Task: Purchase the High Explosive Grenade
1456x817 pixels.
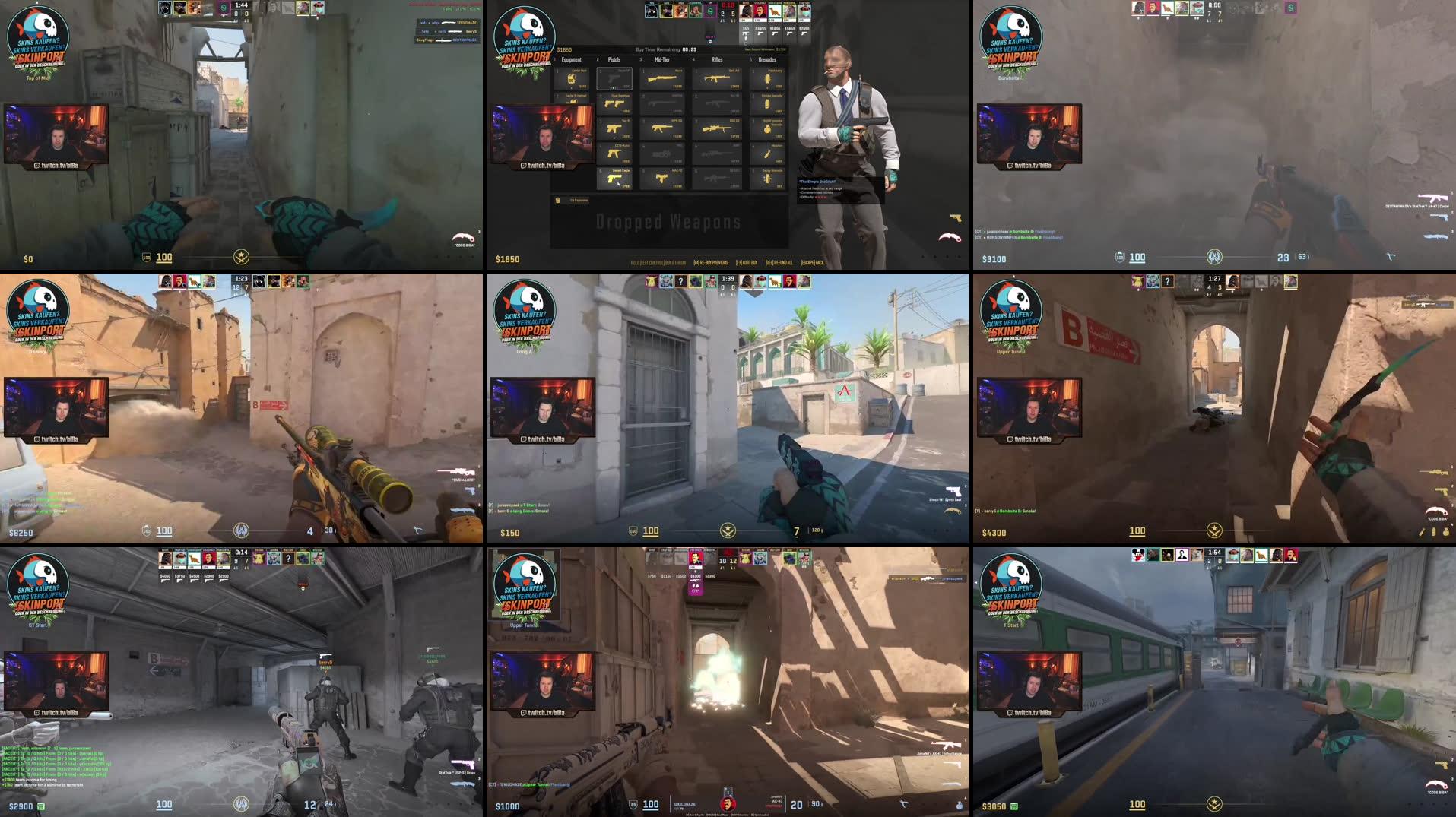Action: click(x=768, y=128)
